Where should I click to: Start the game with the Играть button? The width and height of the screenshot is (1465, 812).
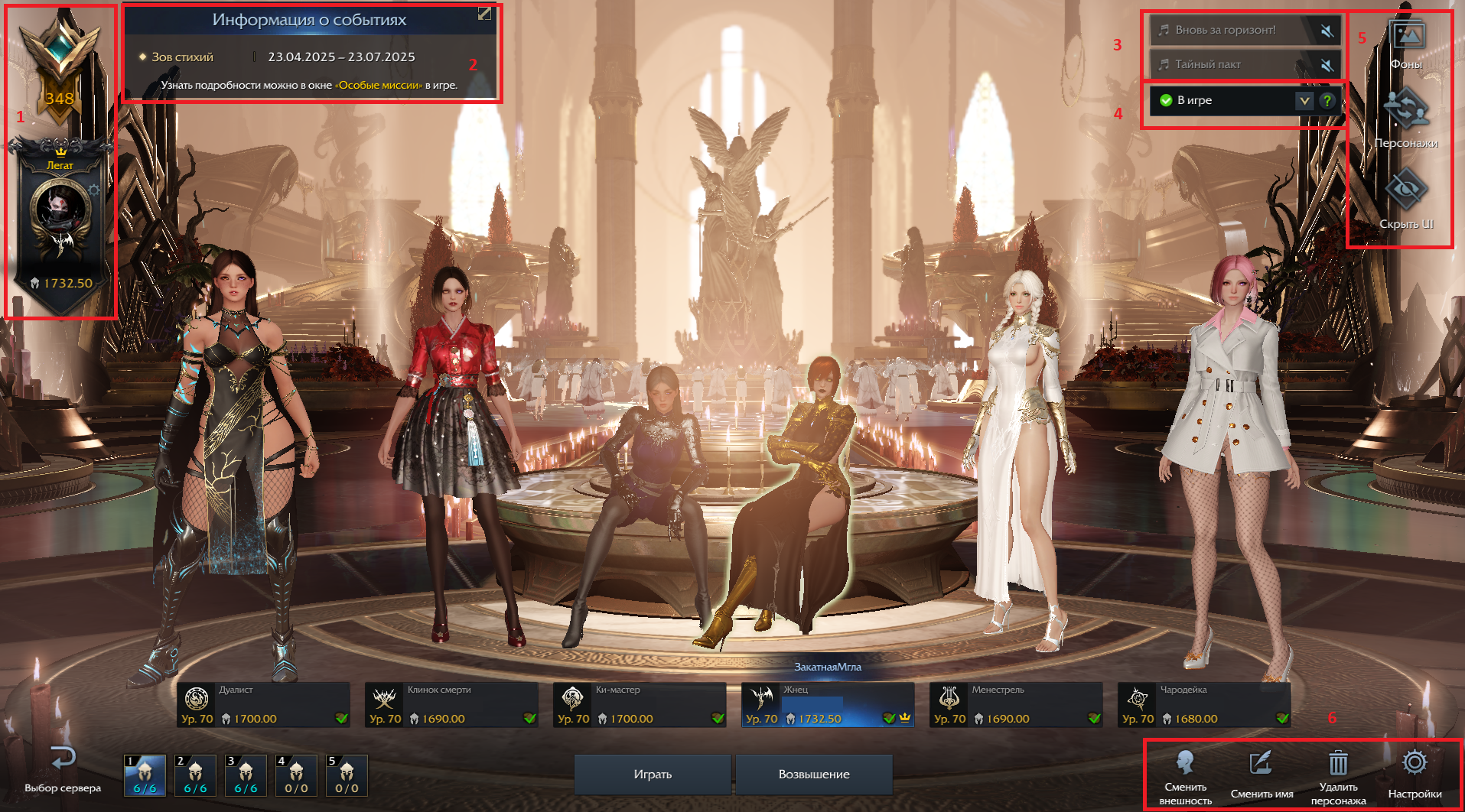[x=653, y=774]
